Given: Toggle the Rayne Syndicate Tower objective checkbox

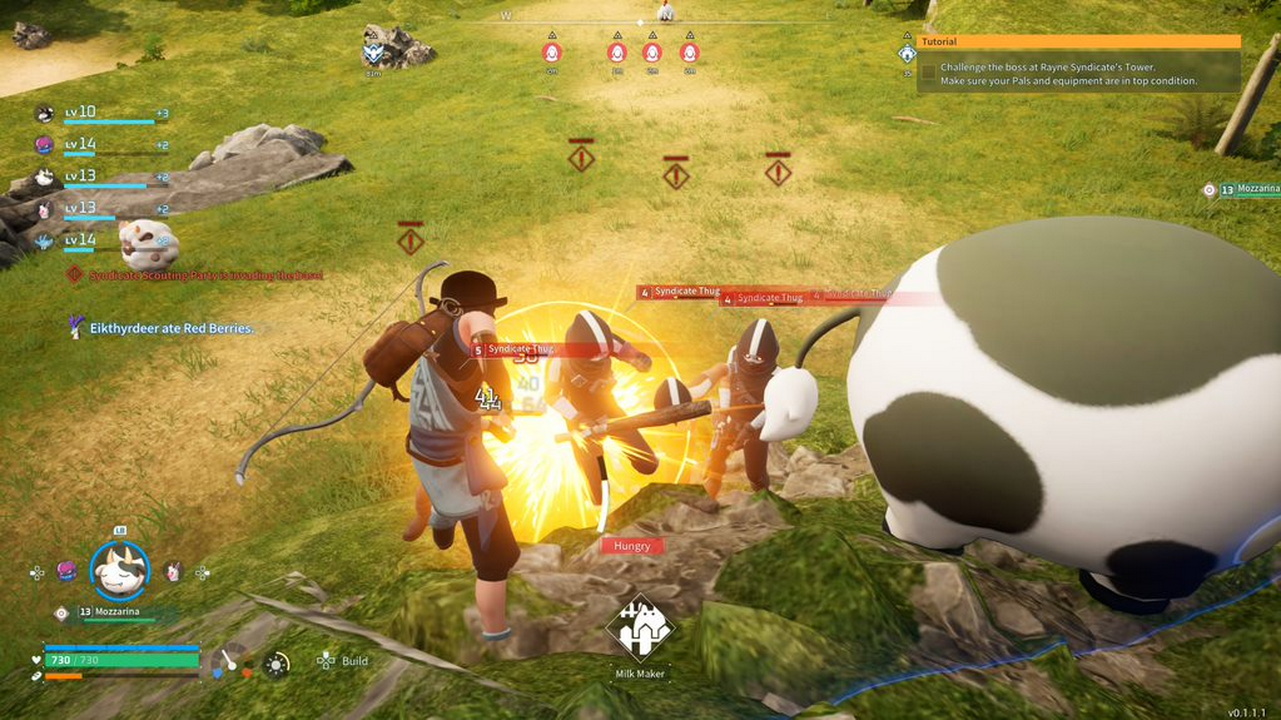Looking at the screenshot, I should pyautogui.click(x=929, y=73).
